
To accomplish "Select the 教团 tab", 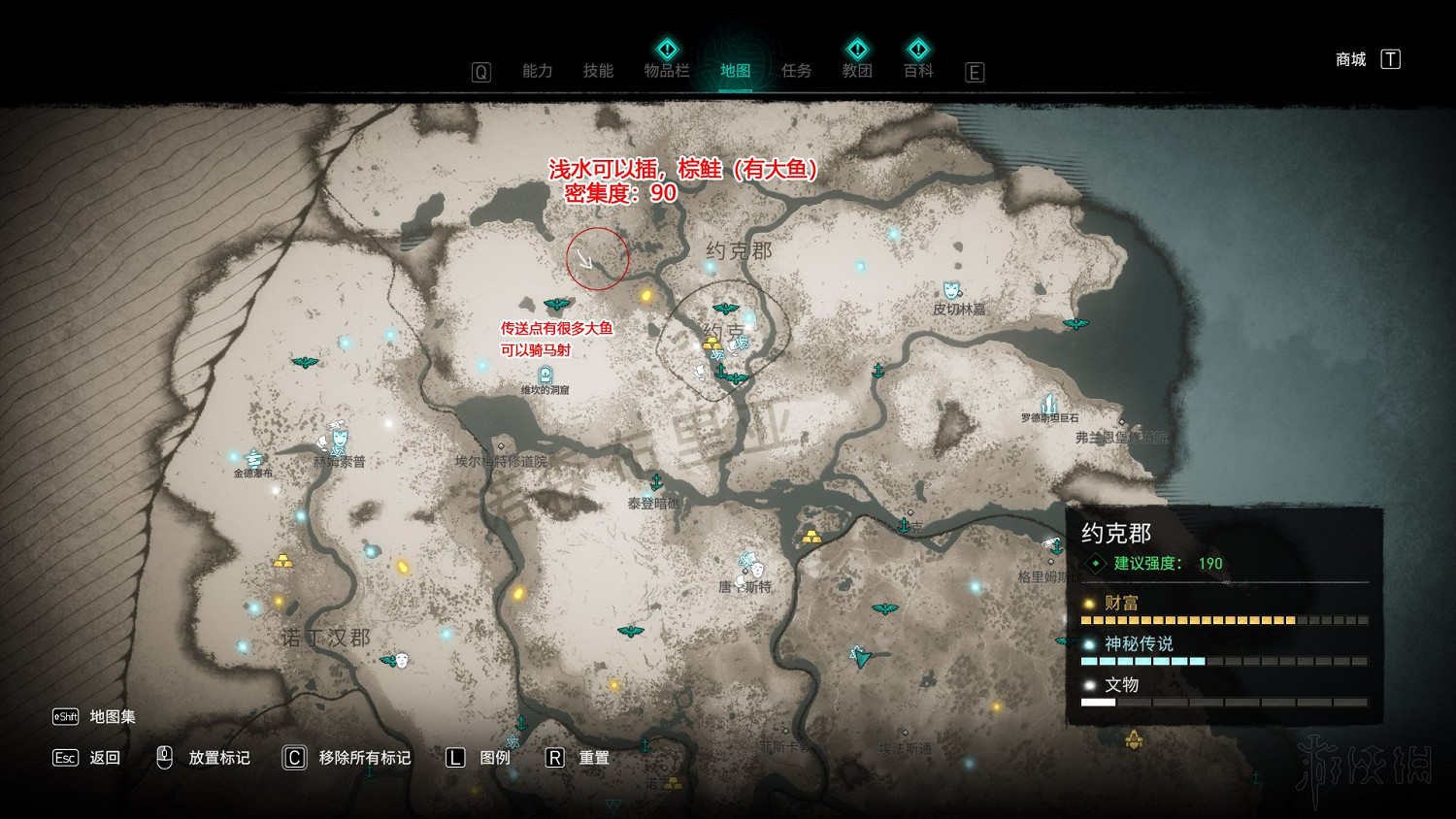I will [x=858, y=71].
